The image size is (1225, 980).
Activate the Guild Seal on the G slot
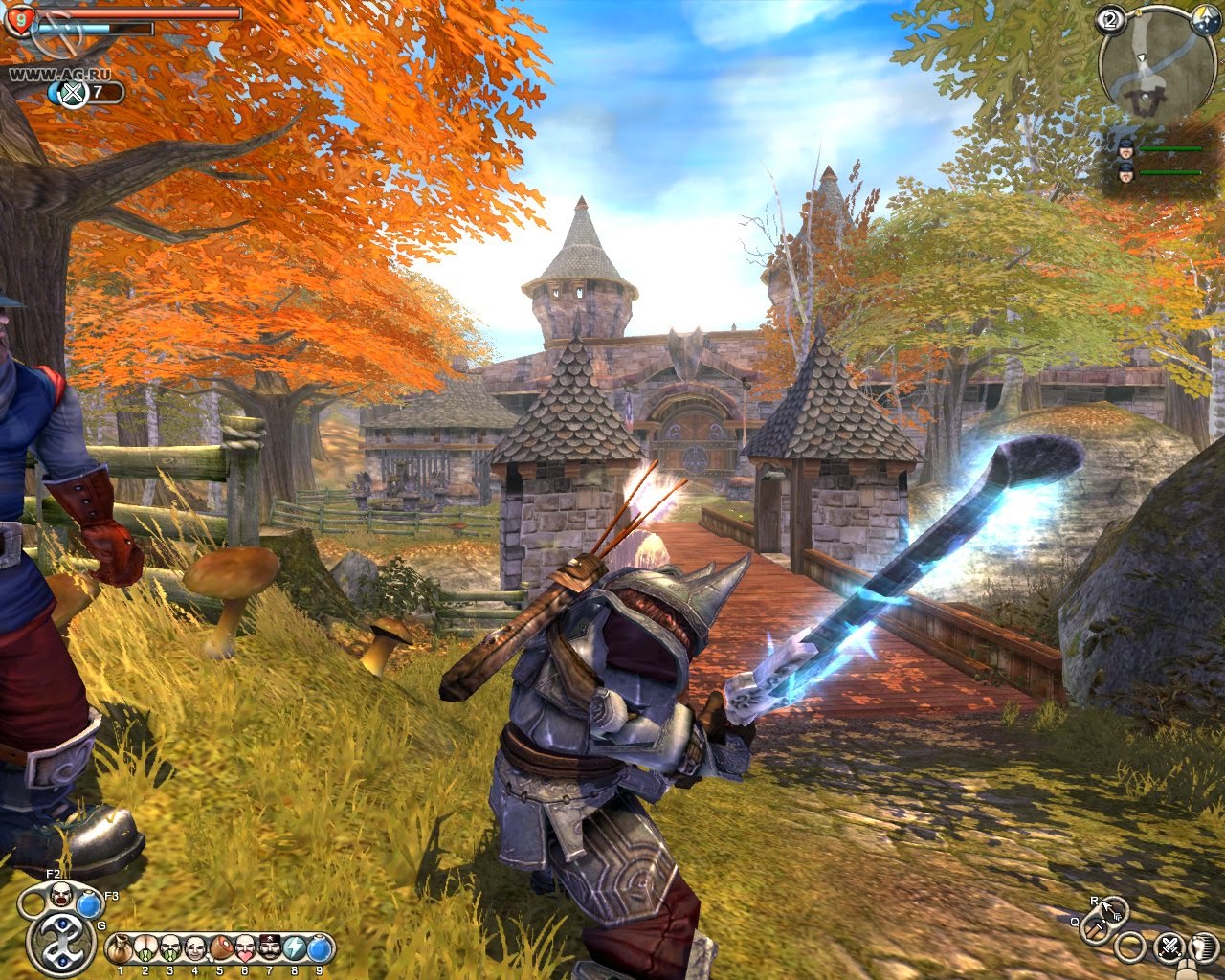click(63, 941)
